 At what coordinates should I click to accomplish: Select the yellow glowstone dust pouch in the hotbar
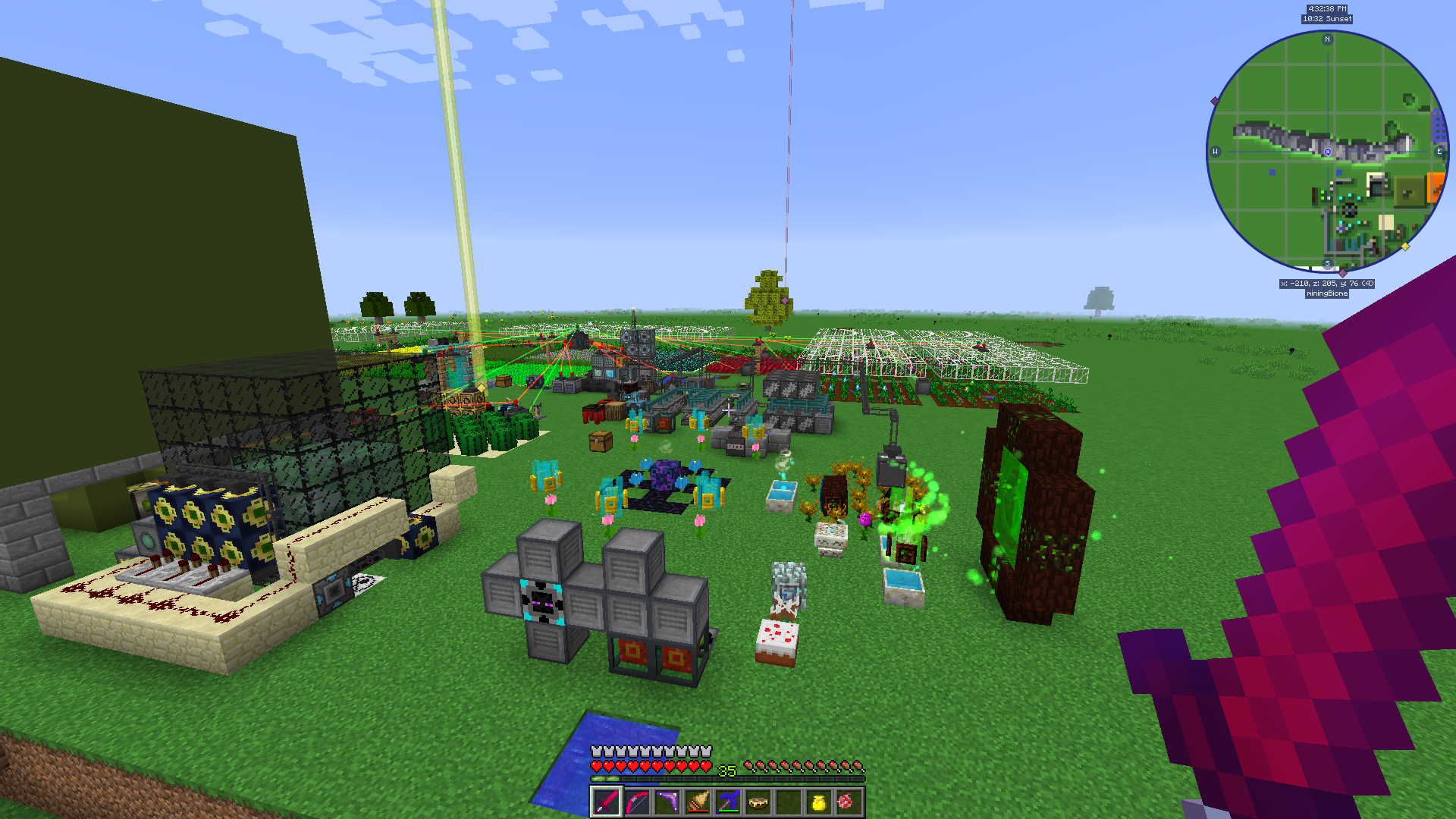coord(820,802)
